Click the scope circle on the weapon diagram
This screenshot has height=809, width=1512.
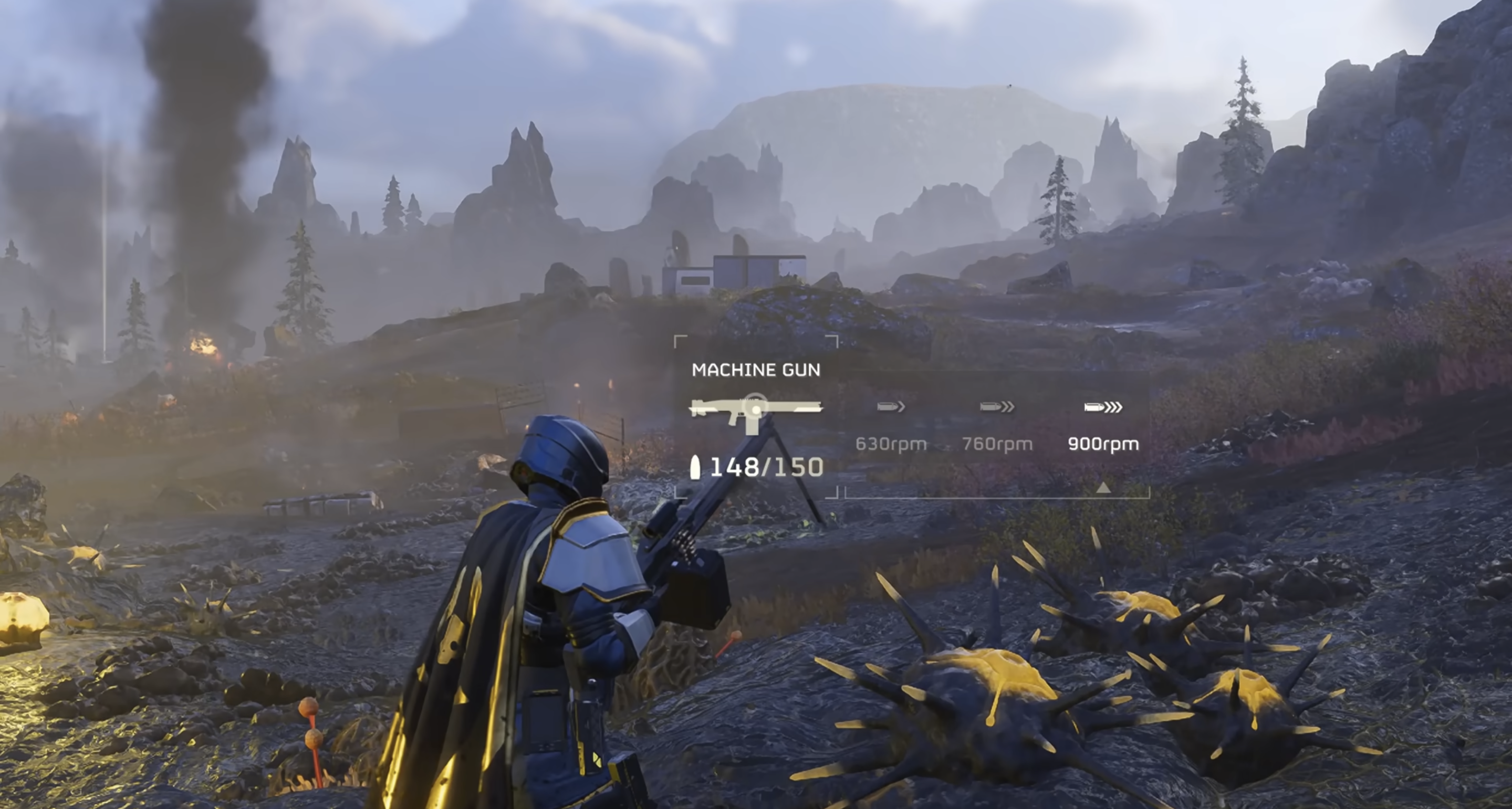755,409
